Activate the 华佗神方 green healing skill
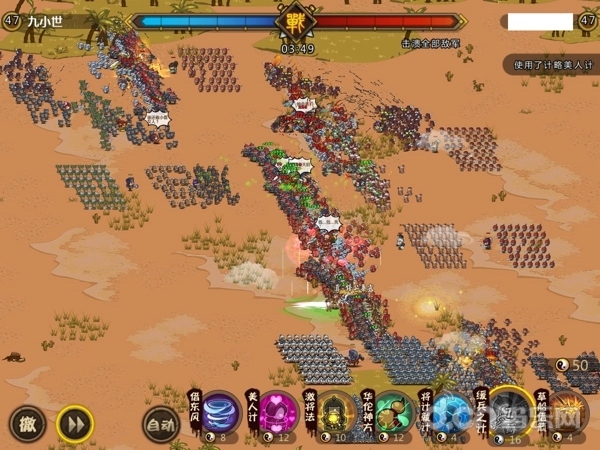This screenshot has width=600, height=450. point(394,412)
